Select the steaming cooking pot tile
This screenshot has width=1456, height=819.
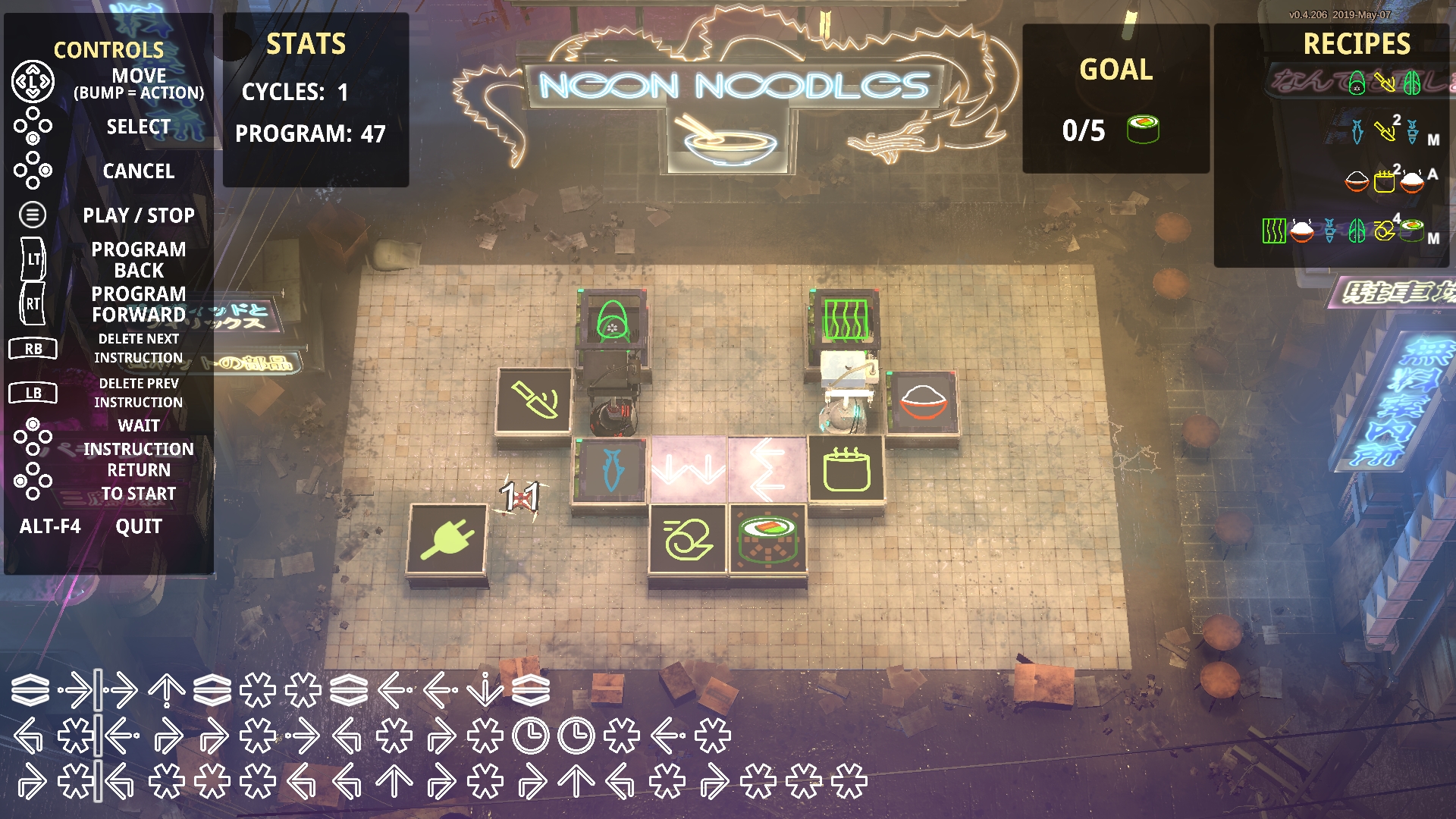[846, 469]
